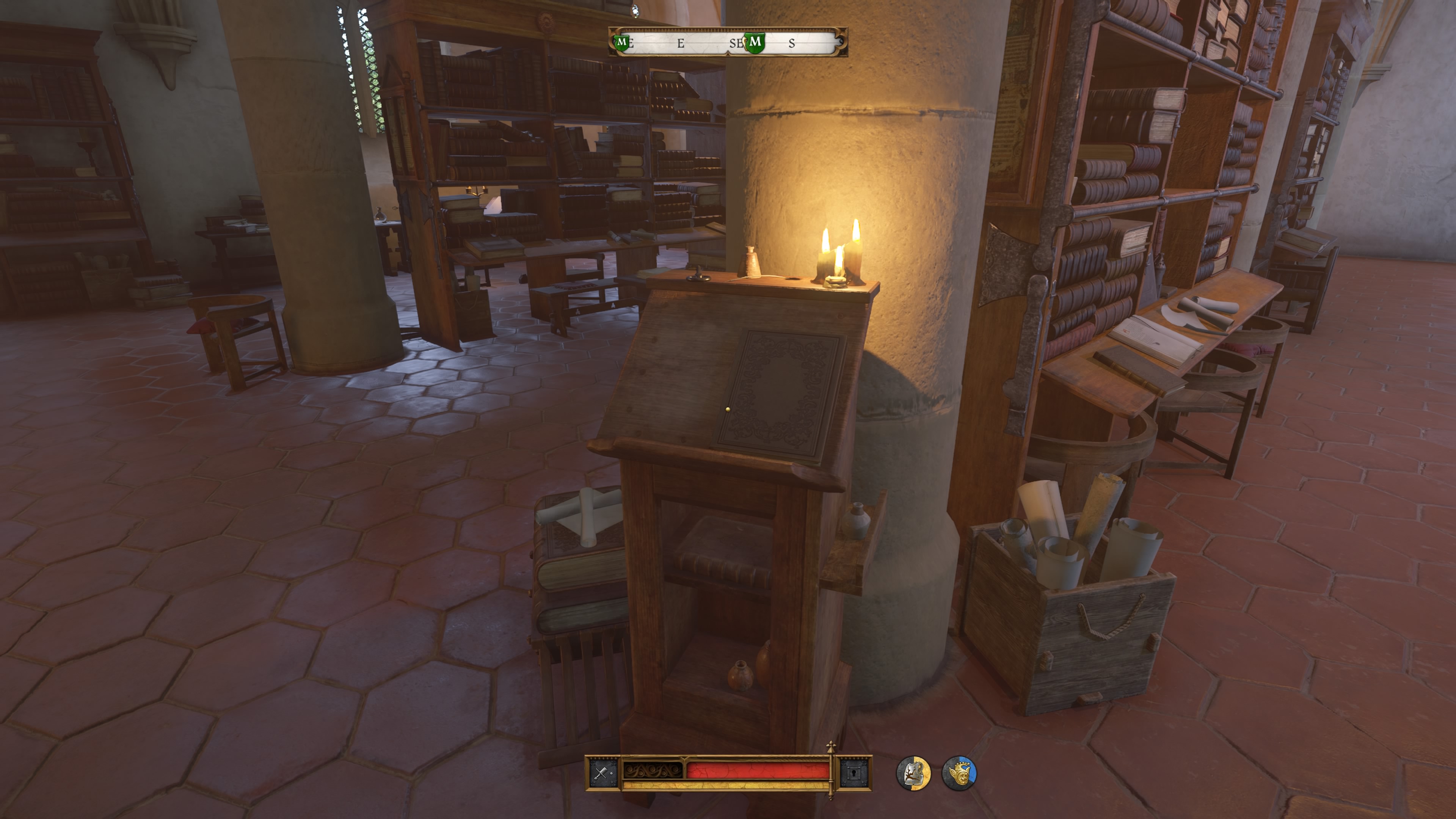Inspect the golden jester head status icon
The width and height of the screenshot is (1456, 819).
[959, 773]
